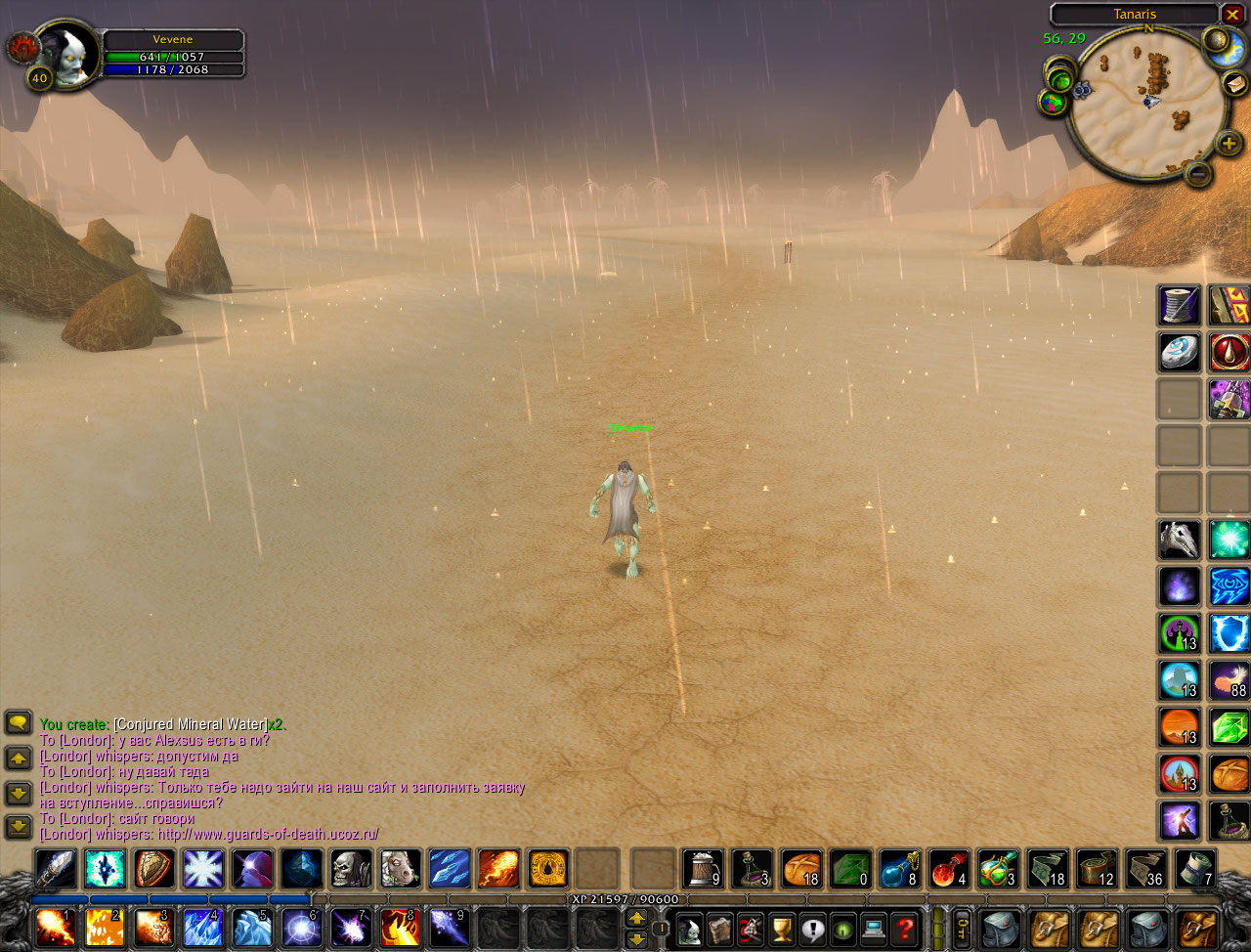Cast the ice shards spell in slot 4
This screenshot has height=952, width=1251.
point(202,928)
